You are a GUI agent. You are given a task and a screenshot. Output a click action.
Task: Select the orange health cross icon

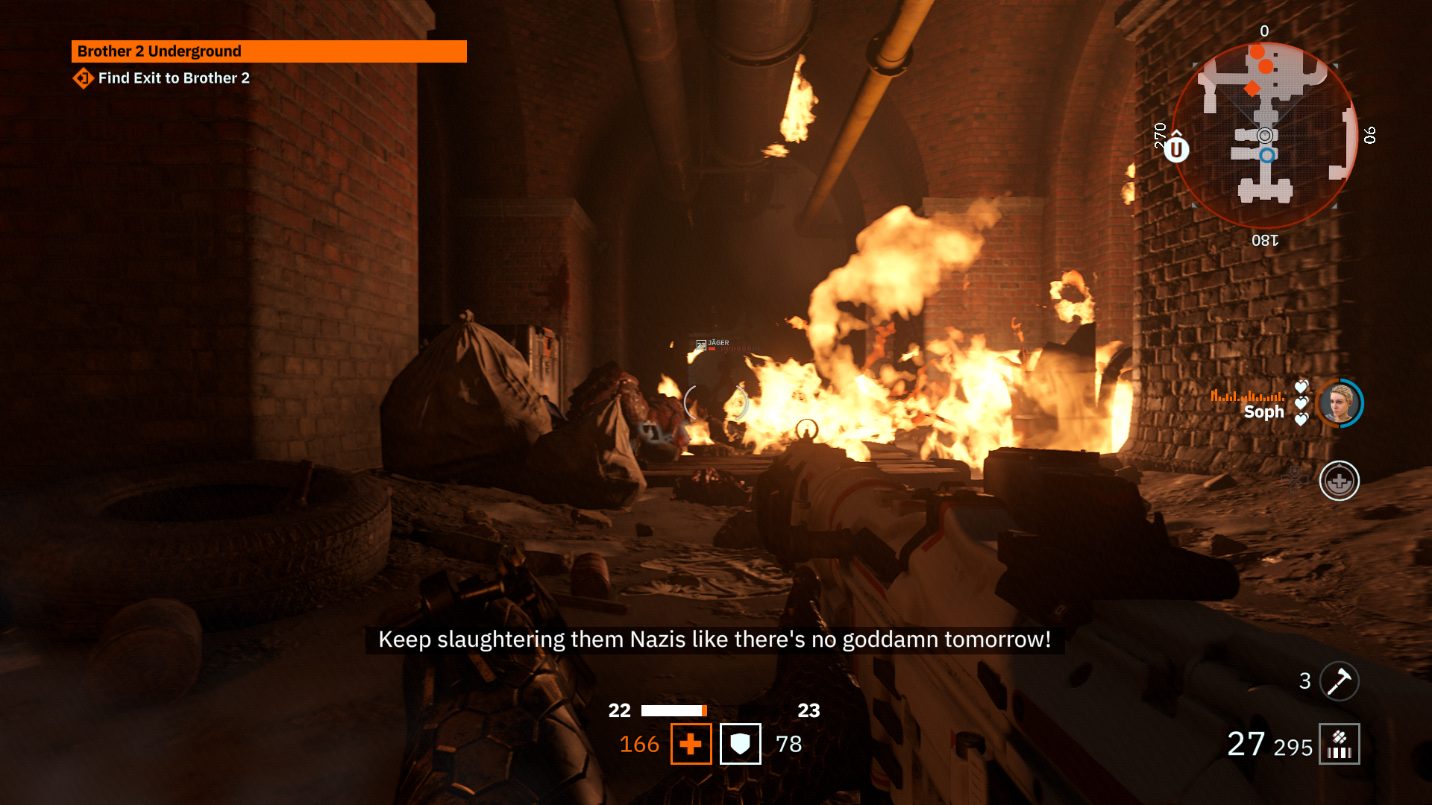(x=690, y=744)
